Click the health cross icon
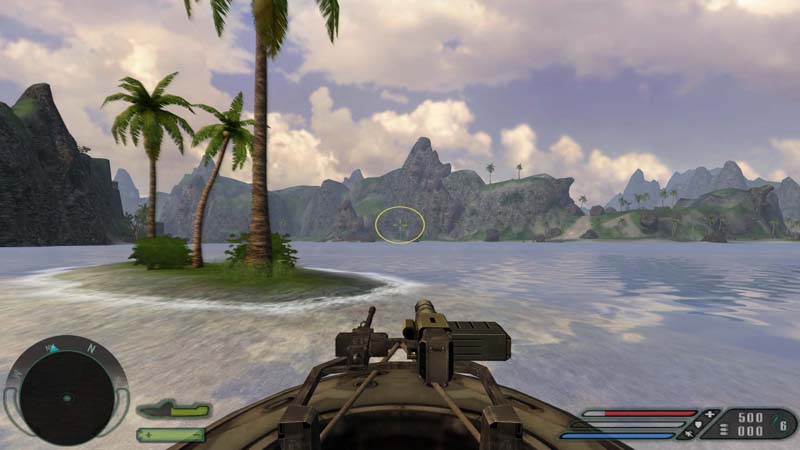Image resolution: width=800 pixels, height=450 pixels. (x=710, y=413)
